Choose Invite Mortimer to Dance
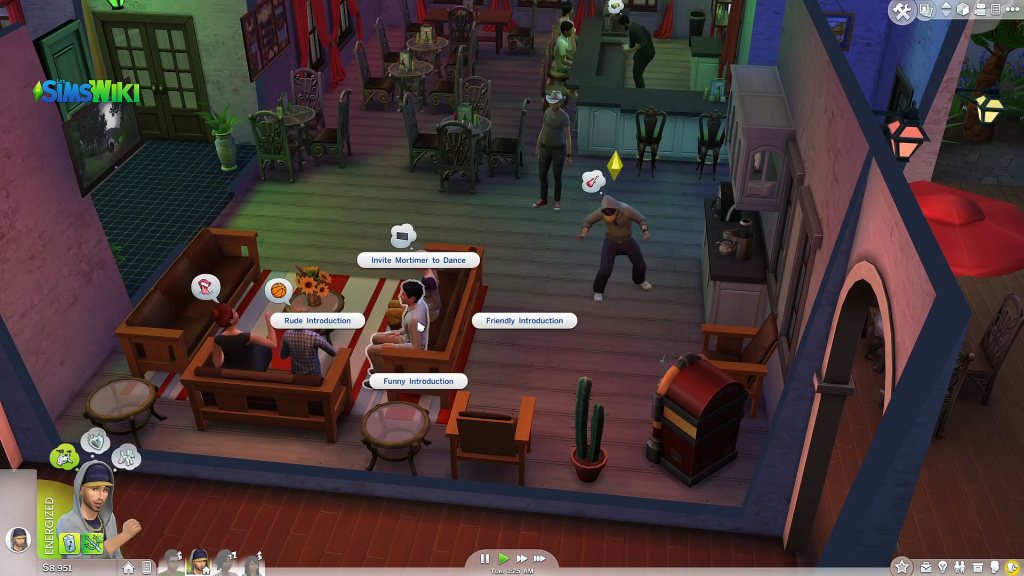This screenshot has width=1024, height=576. click(x=418, y=260)
